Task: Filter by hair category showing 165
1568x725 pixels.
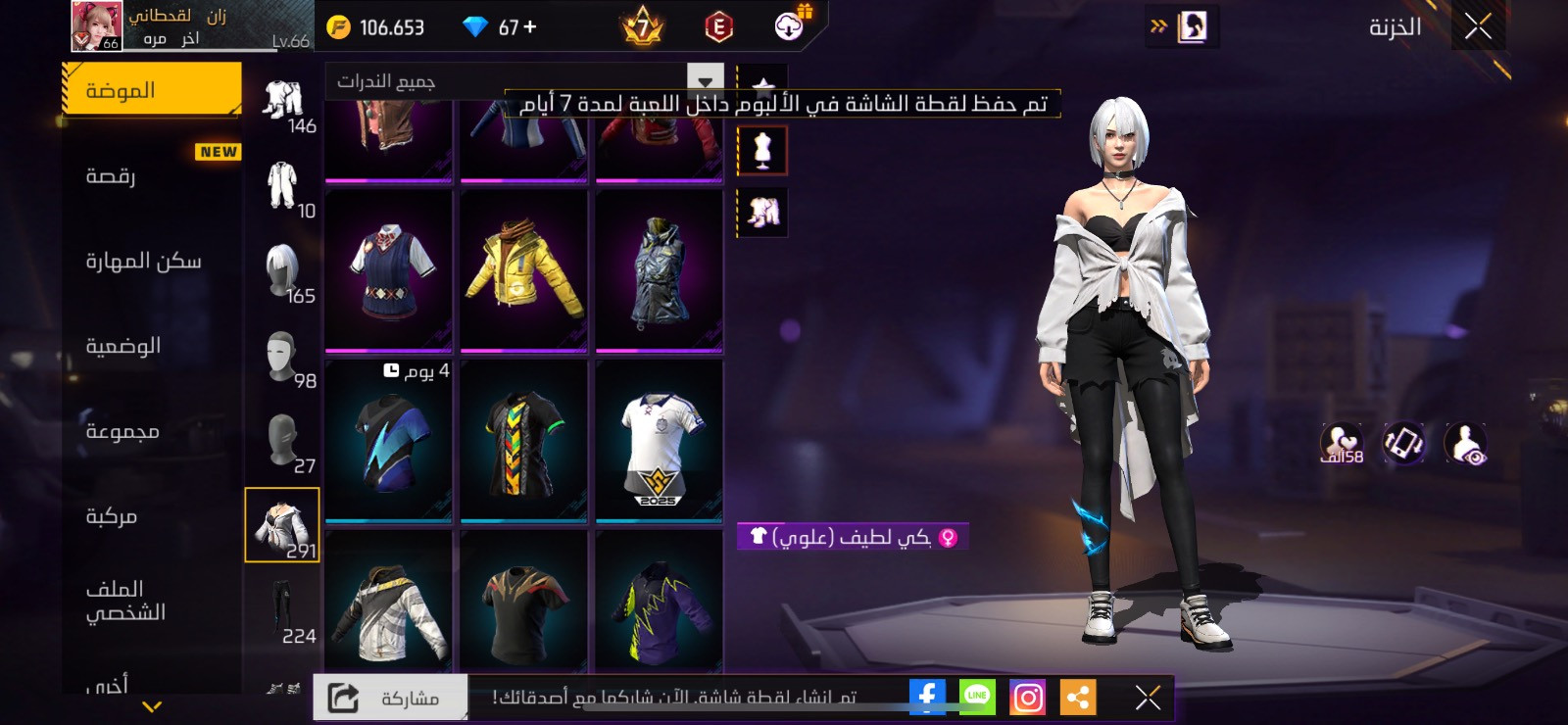Action: tap(283, 272)
